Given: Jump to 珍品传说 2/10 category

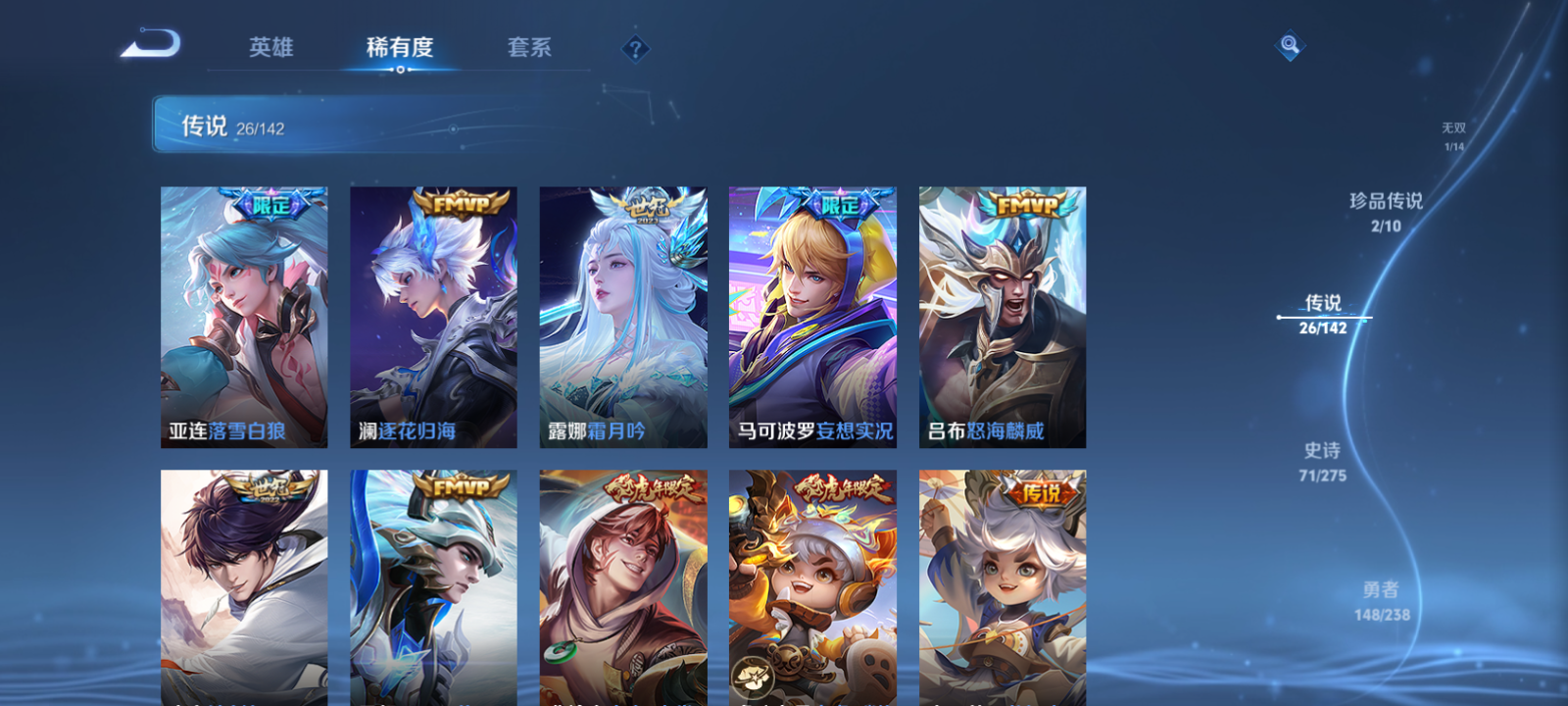Looking at the screenshot, I should click(x=1385, y=209).
